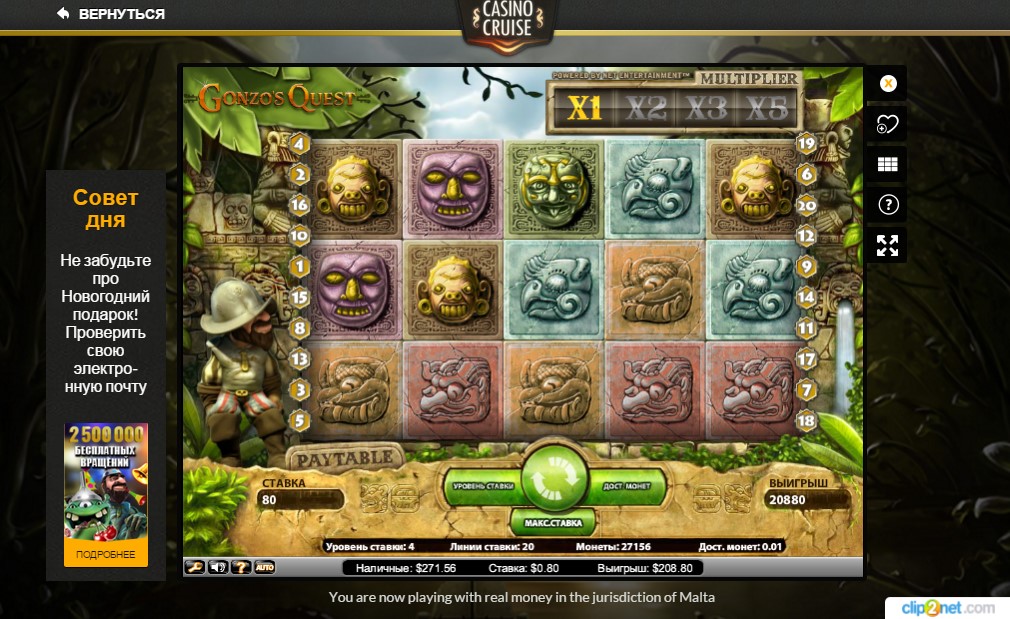Click the Подробнее button on the promo banner
This screenshot has width=1010, height=619.
pyautogui.click(x=106, y=553)
